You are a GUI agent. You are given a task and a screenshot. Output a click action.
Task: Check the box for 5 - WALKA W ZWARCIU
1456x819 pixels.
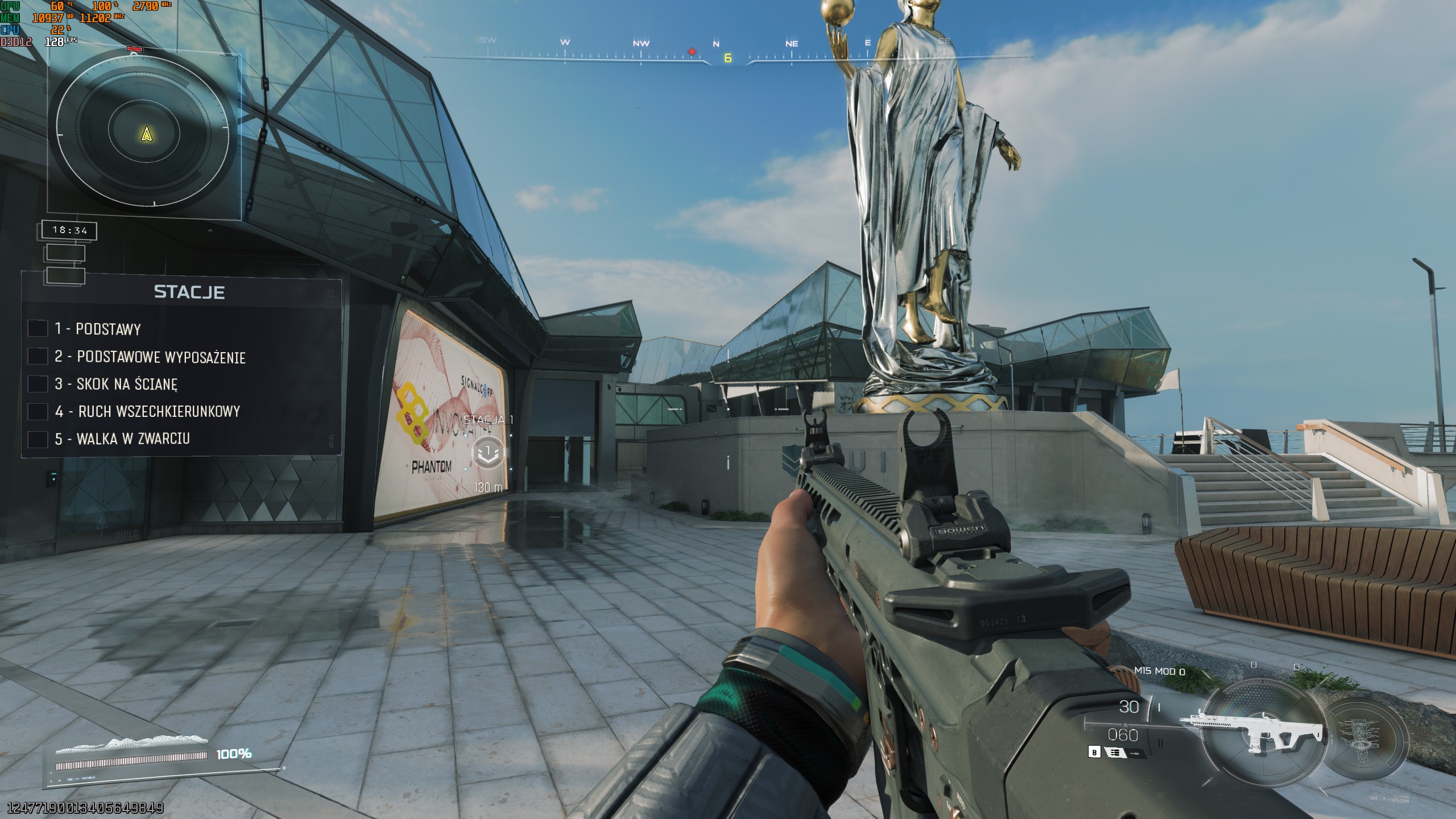tap(37, 439)
